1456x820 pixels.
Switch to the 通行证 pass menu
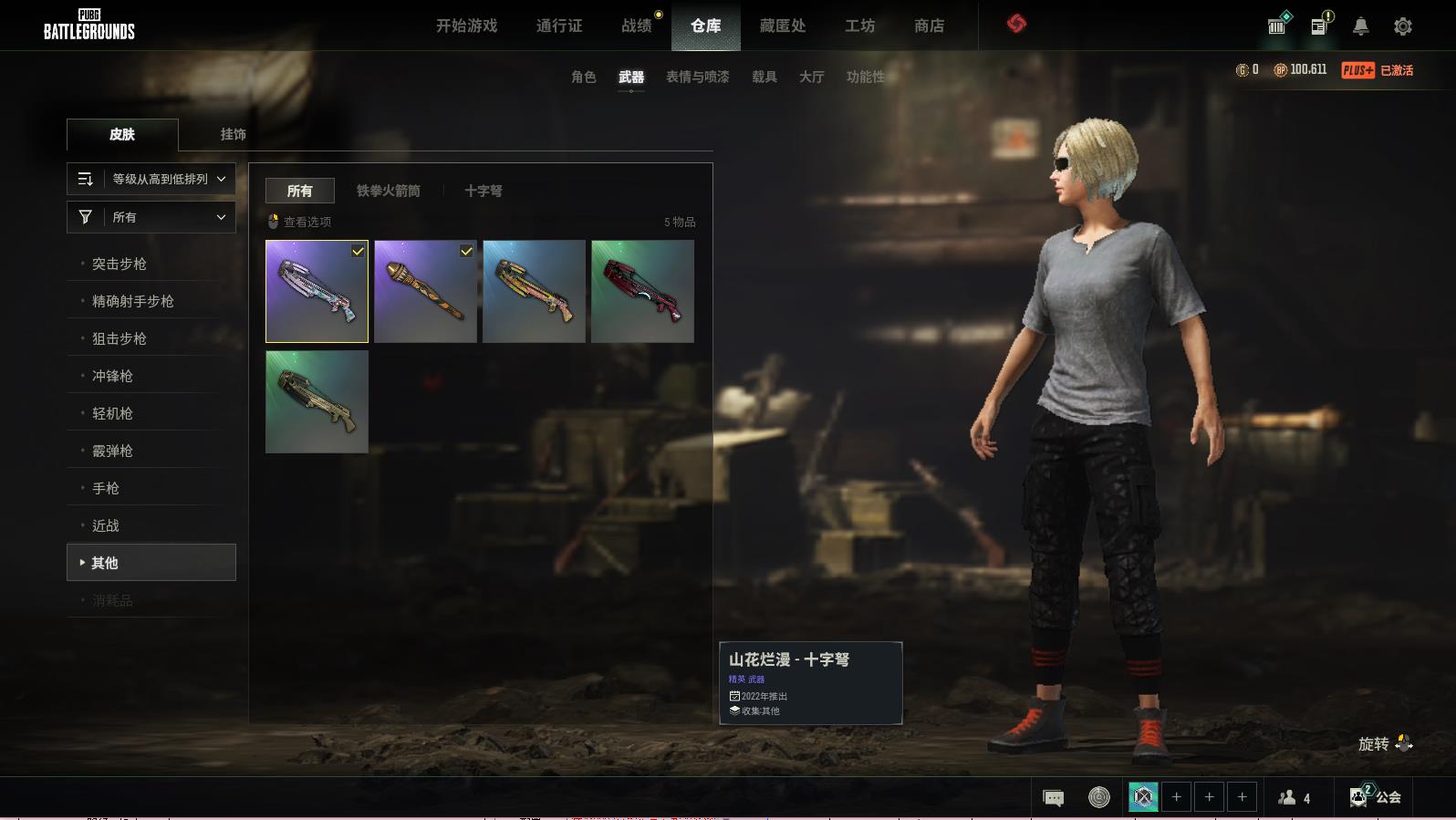point(558,26)
